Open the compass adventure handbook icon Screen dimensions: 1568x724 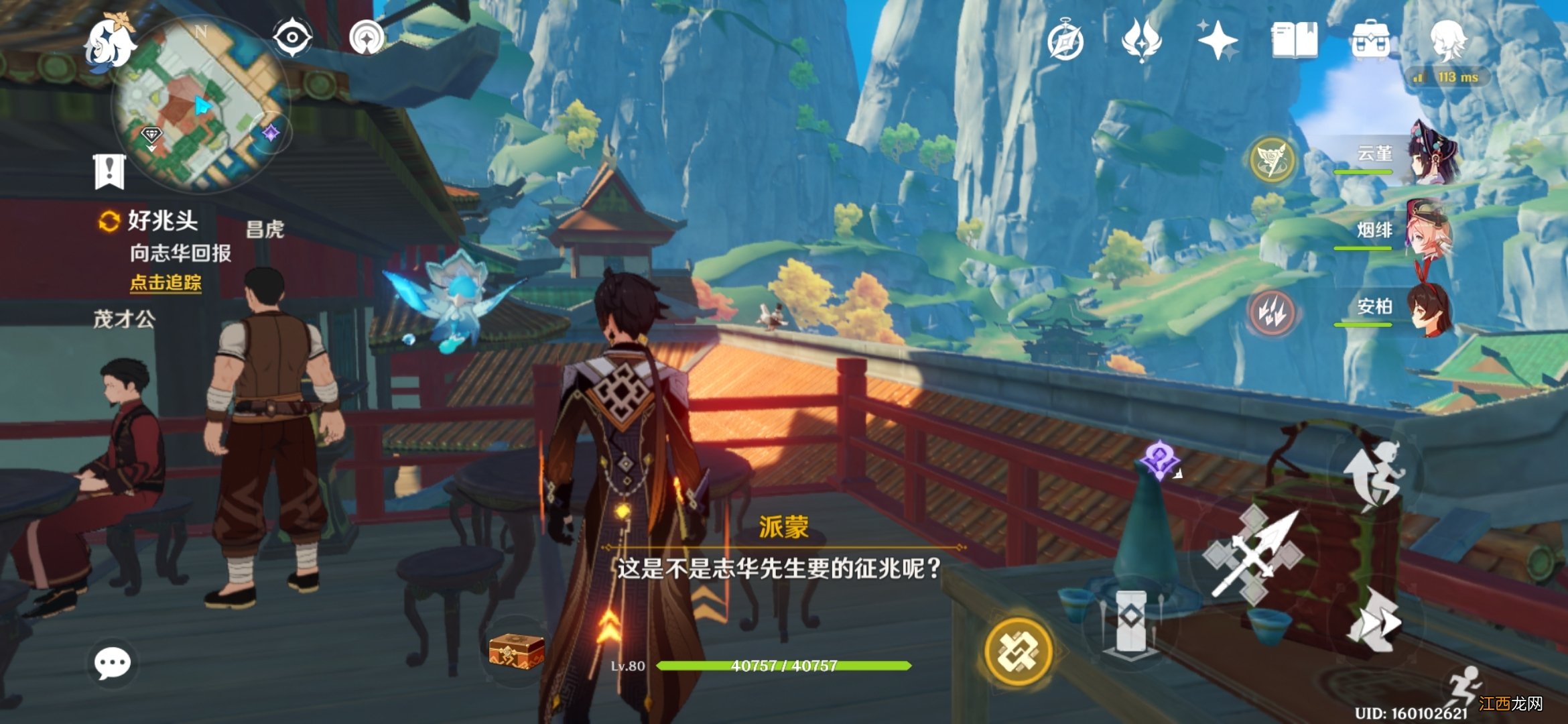(x=1065, y=40)
